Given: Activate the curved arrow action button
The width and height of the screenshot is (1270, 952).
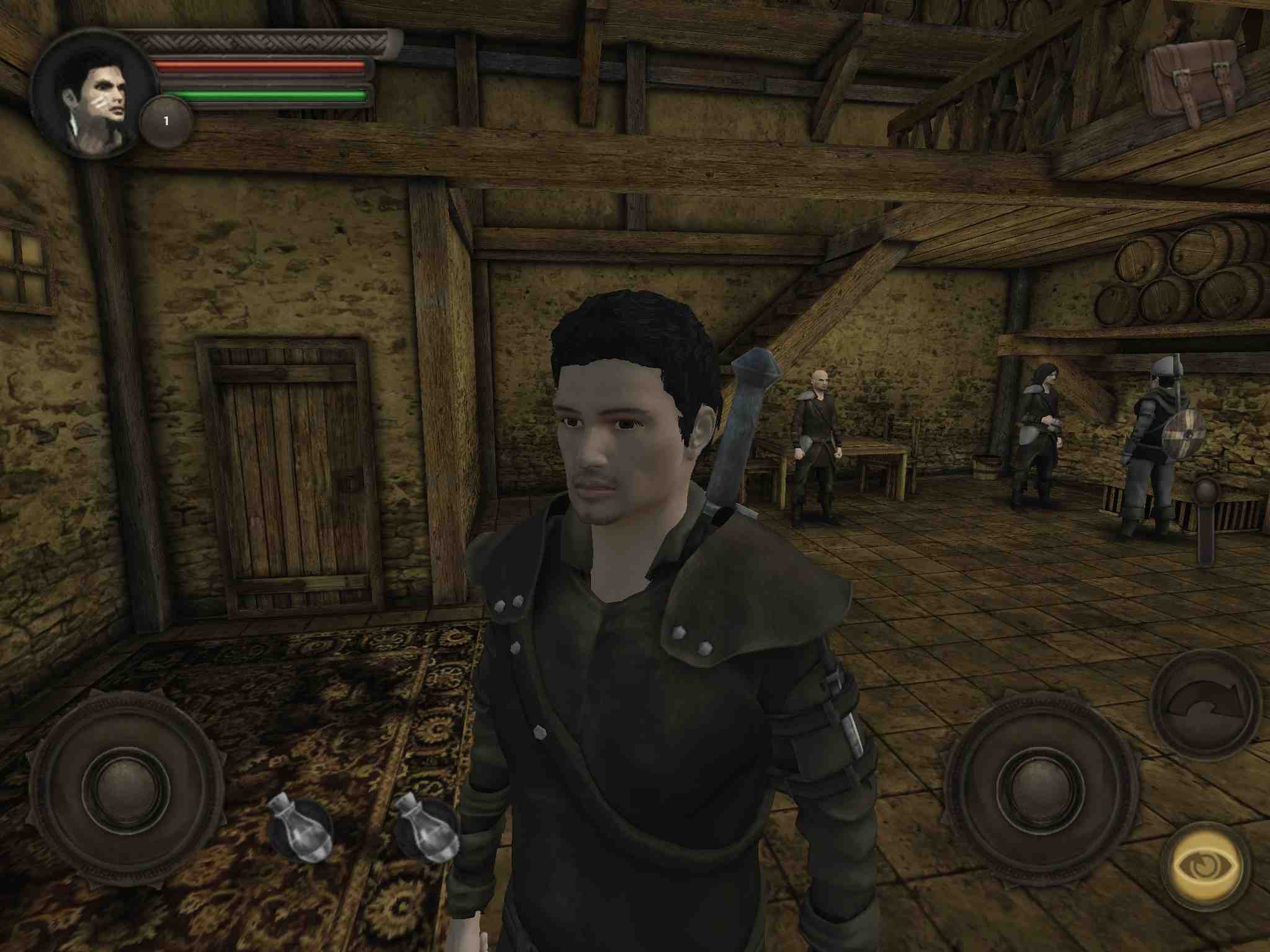Looking at the screenshot, I should 1206,705.
